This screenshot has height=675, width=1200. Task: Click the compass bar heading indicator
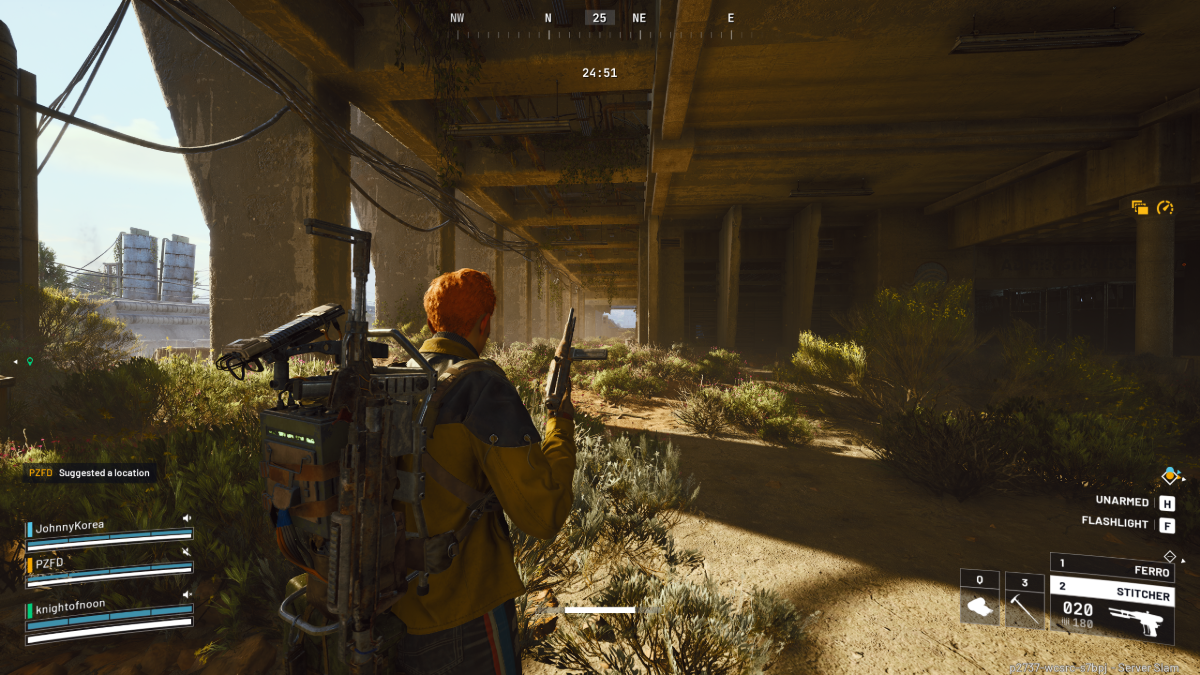[x=599, y=18]
